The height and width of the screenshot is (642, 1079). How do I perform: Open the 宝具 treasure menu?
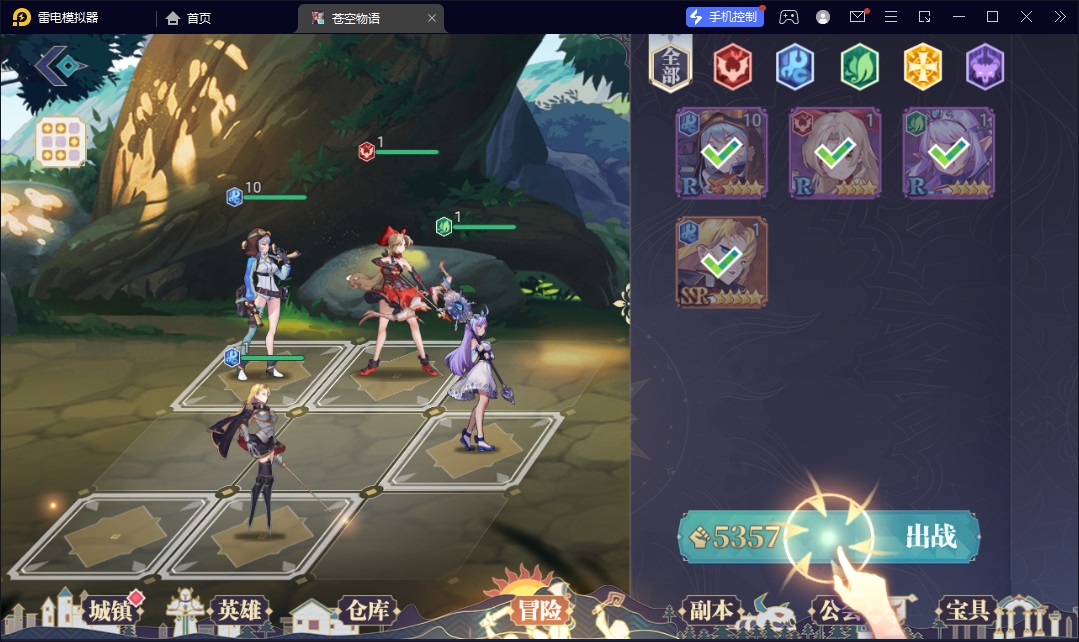(x=967, y=610)
